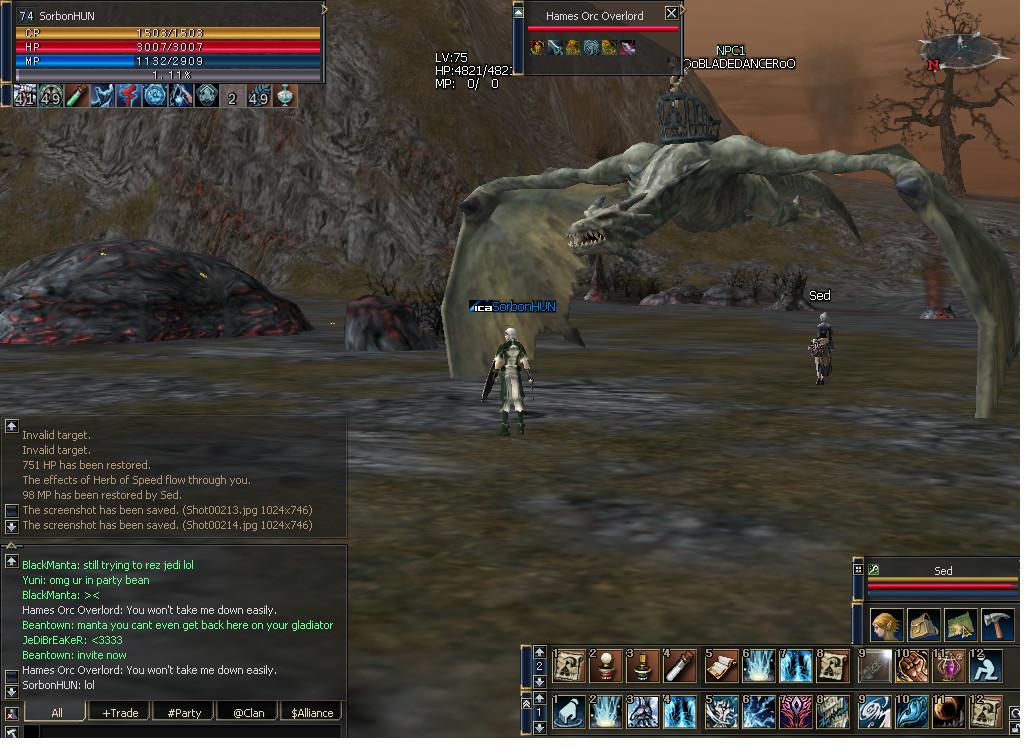
Task: Switch chat to the #Party tab
Action: point(184,712)
